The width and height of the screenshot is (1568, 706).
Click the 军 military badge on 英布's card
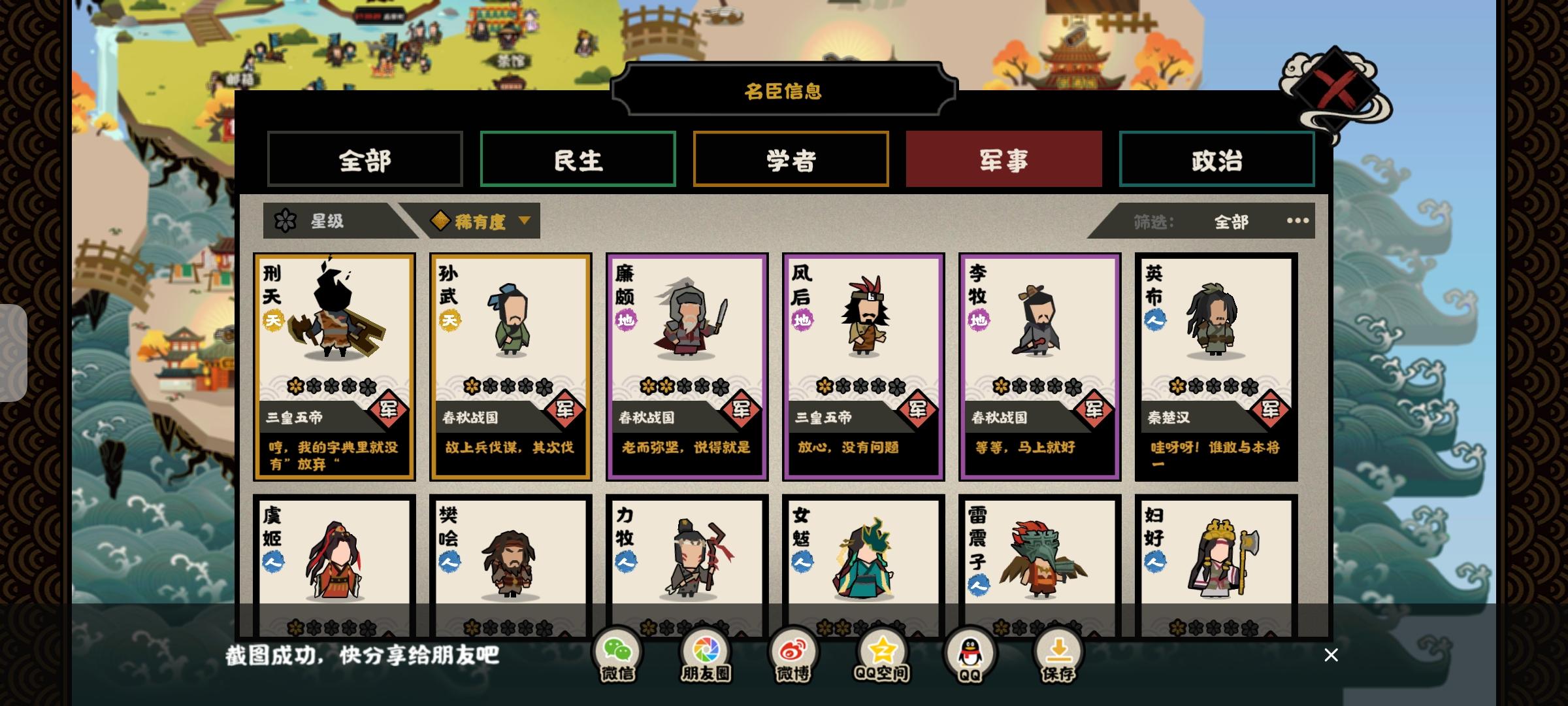click(x=1271, y=410)
